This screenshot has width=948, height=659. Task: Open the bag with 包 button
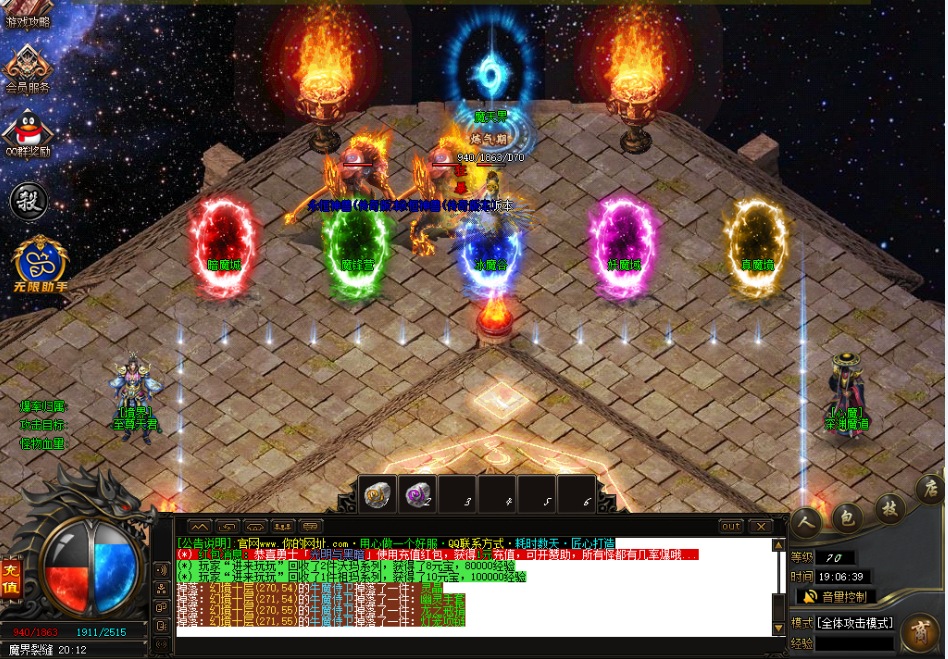click(846, 516)
